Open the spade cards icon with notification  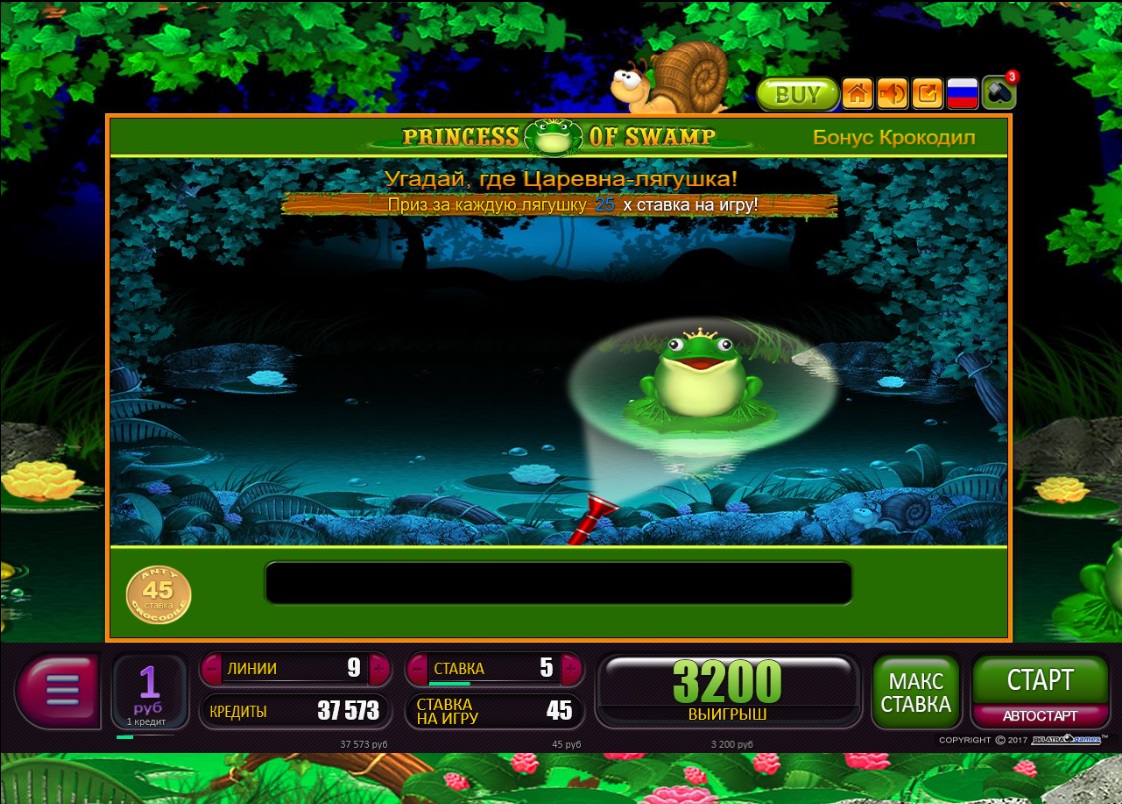coord(998,93)
